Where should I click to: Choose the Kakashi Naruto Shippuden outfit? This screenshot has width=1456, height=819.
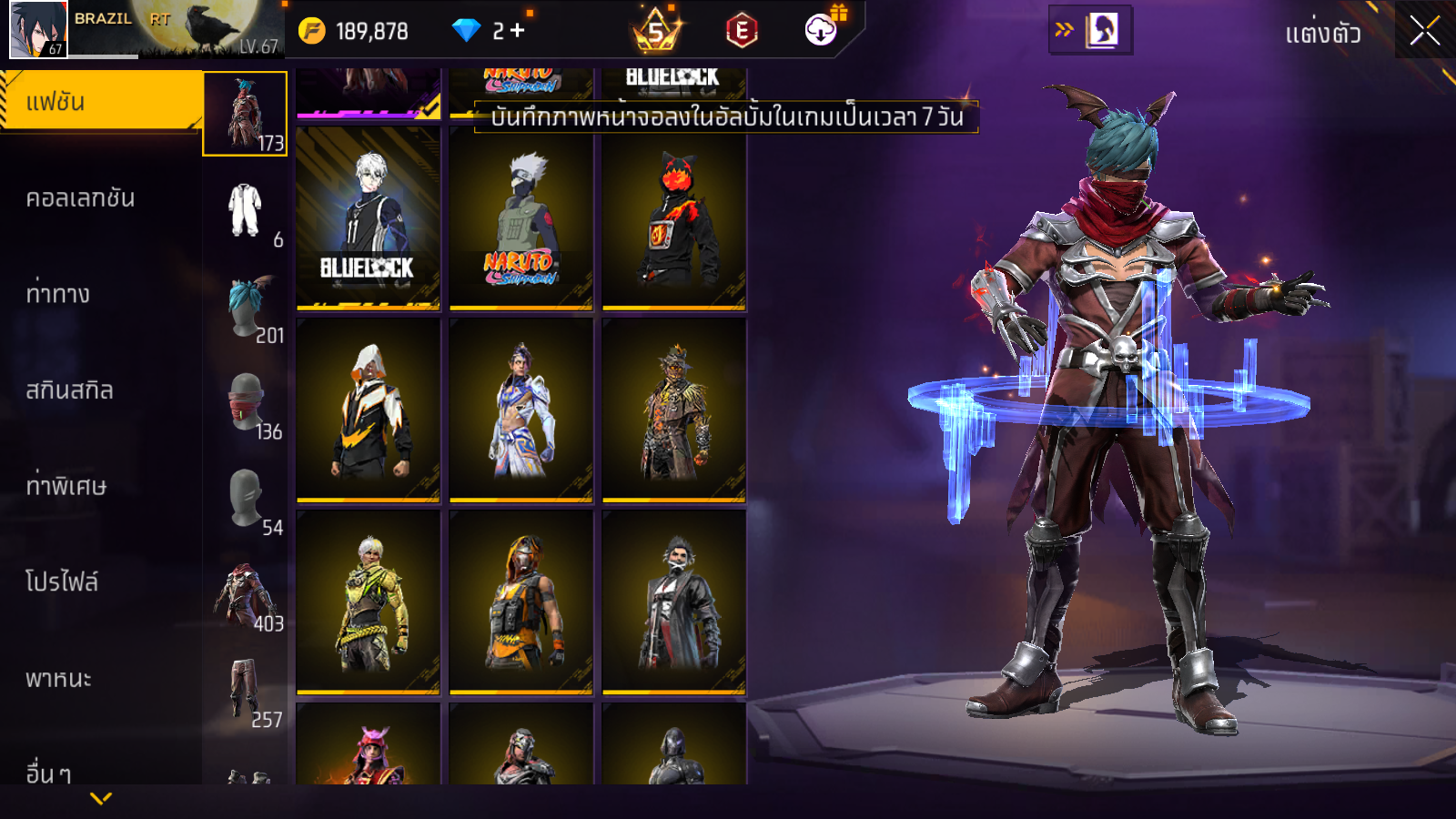[521, 219]
